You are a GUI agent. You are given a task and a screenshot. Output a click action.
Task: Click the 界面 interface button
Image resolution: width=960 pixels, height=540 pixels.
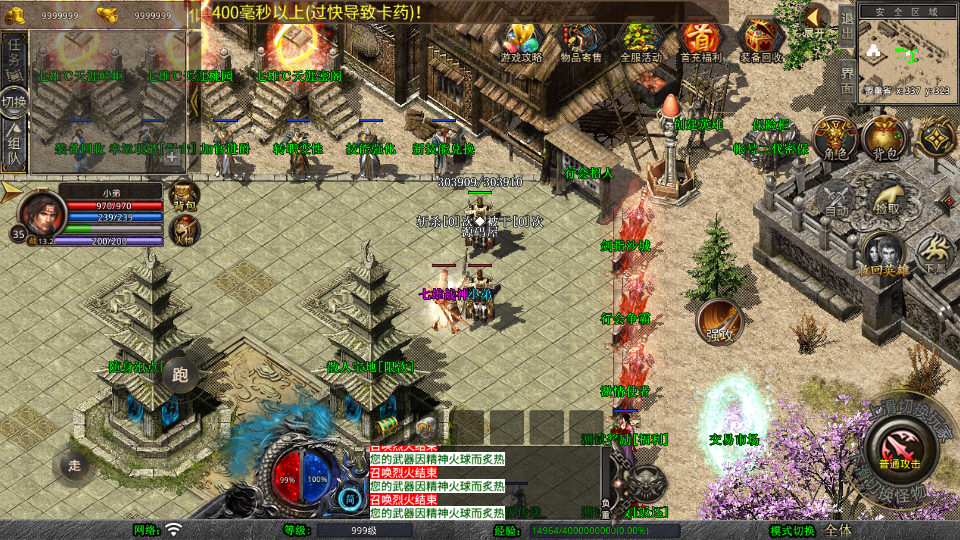pos(846,79)
